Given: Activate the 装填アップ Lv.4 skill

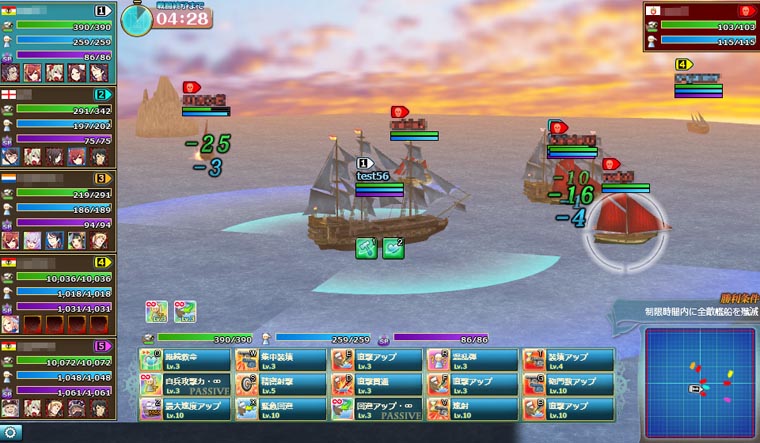Looking at the screenshot, I should click(x=567, y=359).
